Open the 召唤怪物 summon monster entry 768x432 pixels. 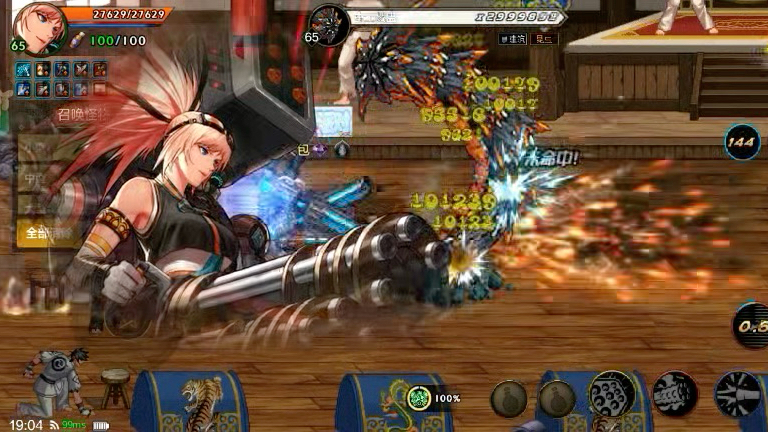[x=82, y=115]
